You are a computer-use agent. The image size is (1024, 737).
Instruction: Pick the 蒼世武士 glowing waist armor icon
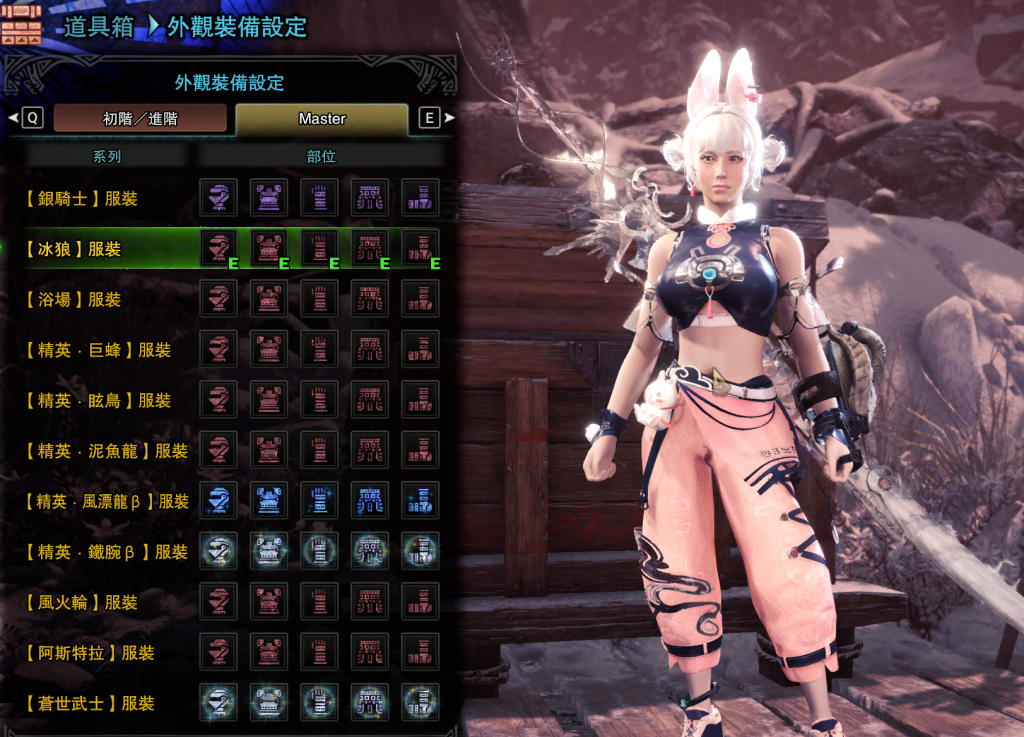click(x=370, y=703)
